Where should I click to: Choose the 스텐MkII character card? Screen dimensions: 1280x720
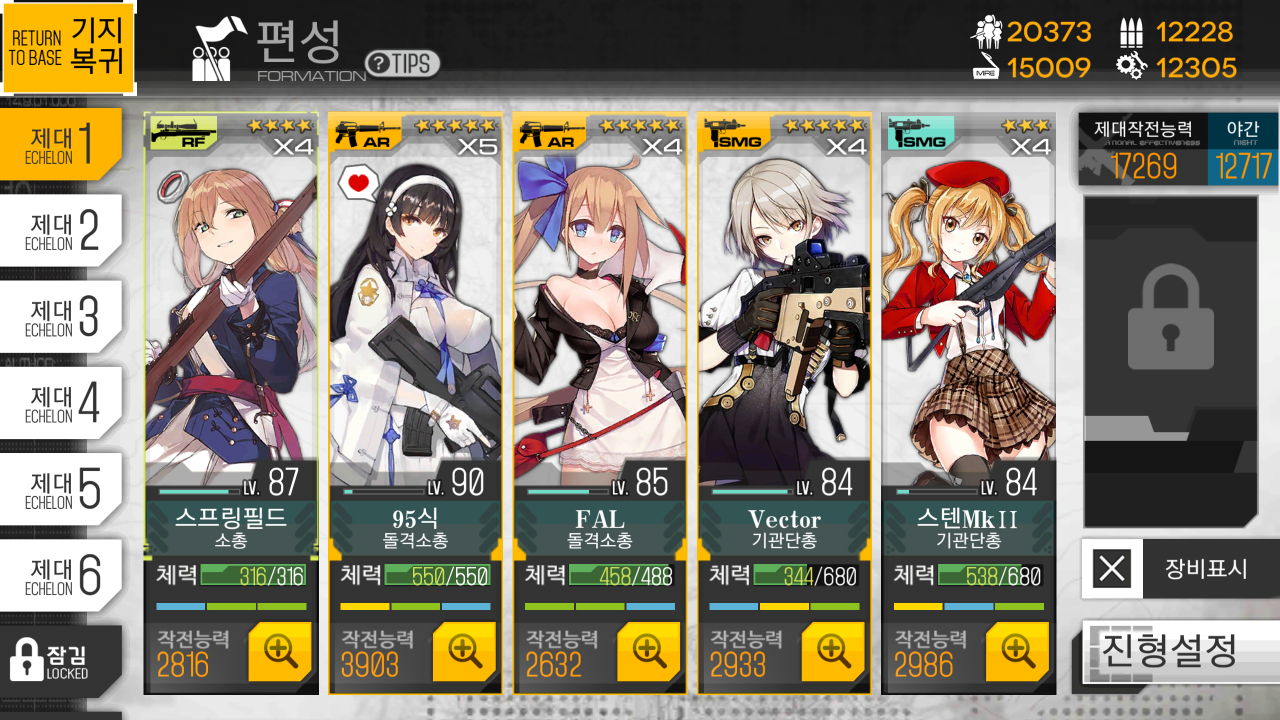click(x=968, y=320)
